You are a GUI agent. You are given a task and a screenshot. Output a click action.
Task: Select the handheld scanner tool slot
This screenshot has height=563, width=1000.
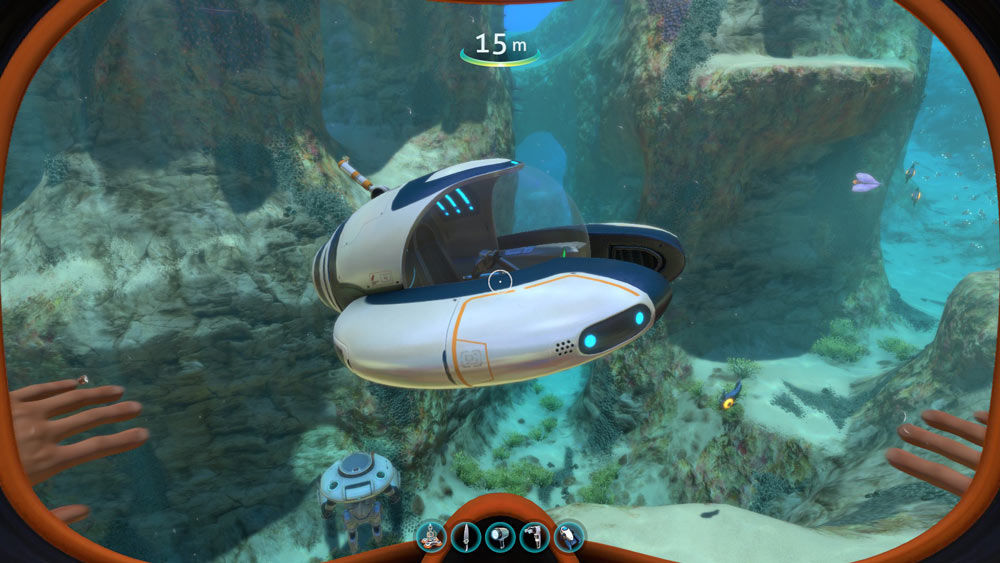(535, 537)
